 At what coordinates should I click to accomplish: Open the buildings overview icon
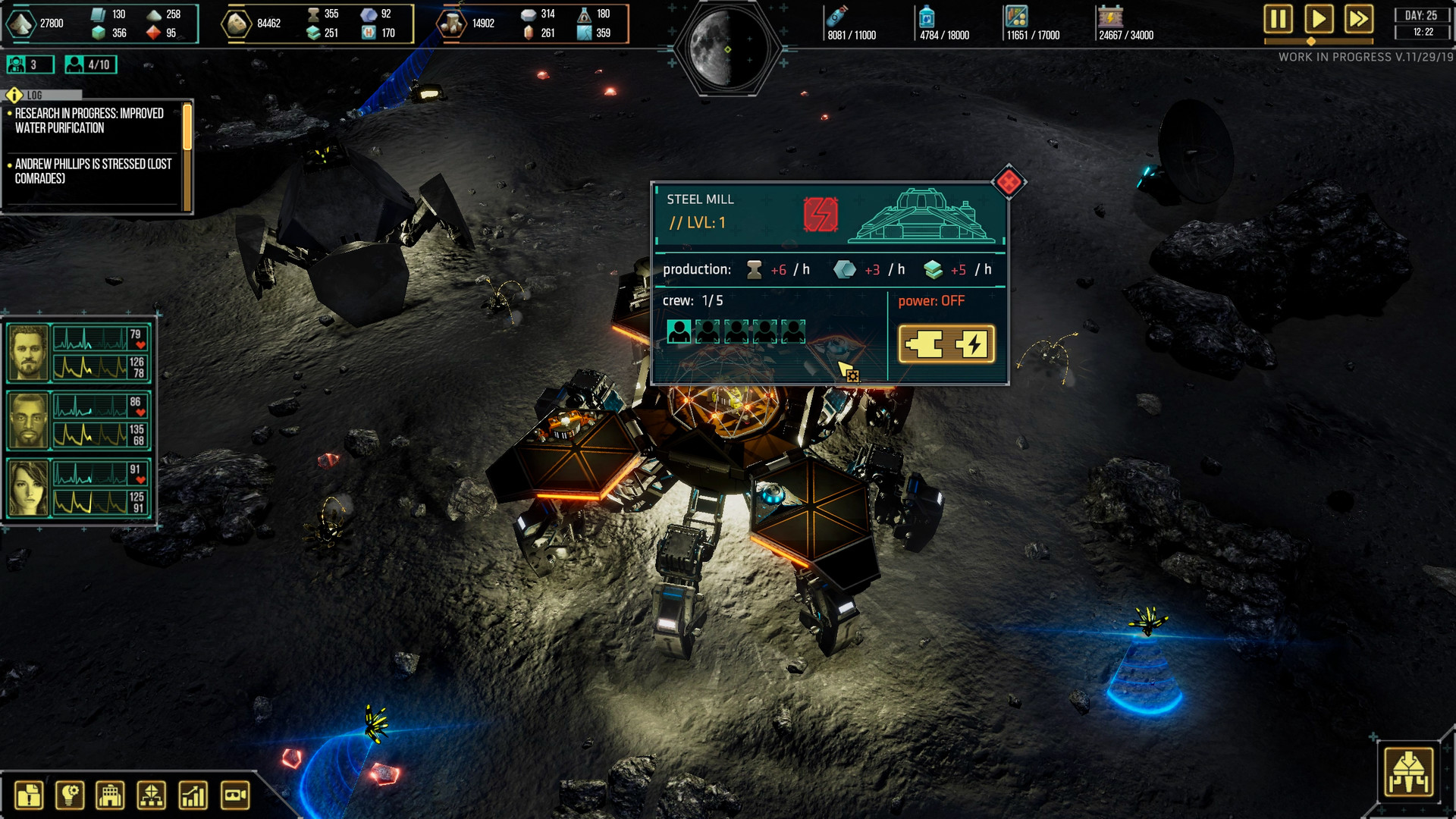click(x=111, y=793)
